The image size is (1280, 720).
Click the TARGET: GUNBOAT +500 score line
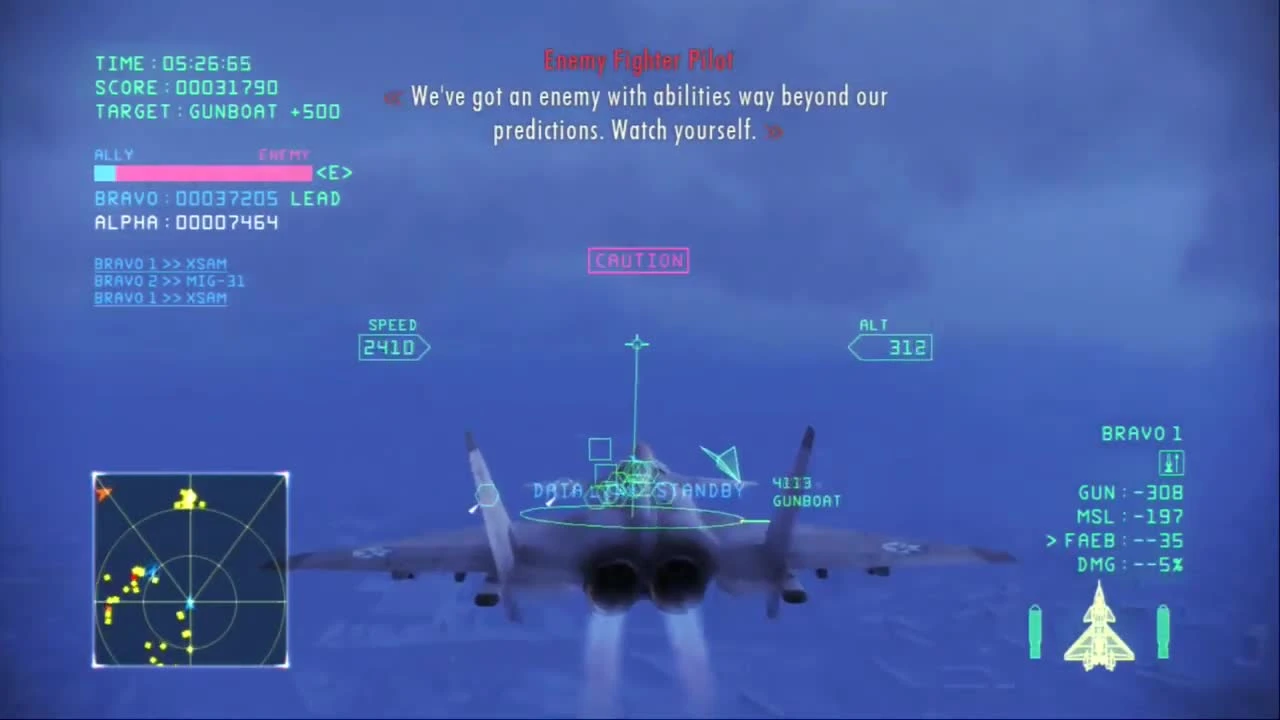(x=216, y=111)
